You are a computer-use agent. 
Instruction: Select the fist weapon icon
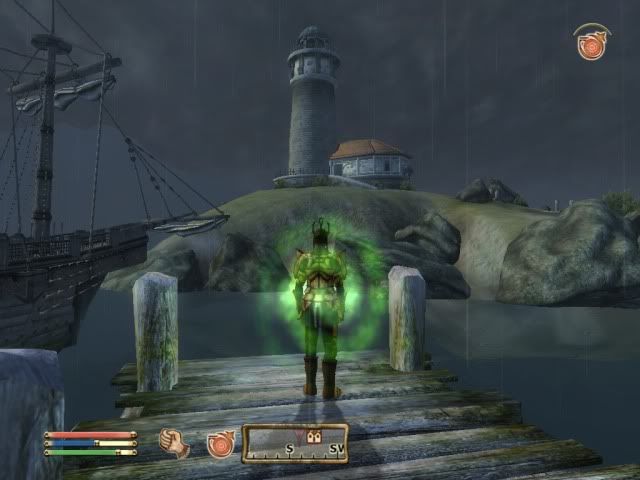click(175, 442)
